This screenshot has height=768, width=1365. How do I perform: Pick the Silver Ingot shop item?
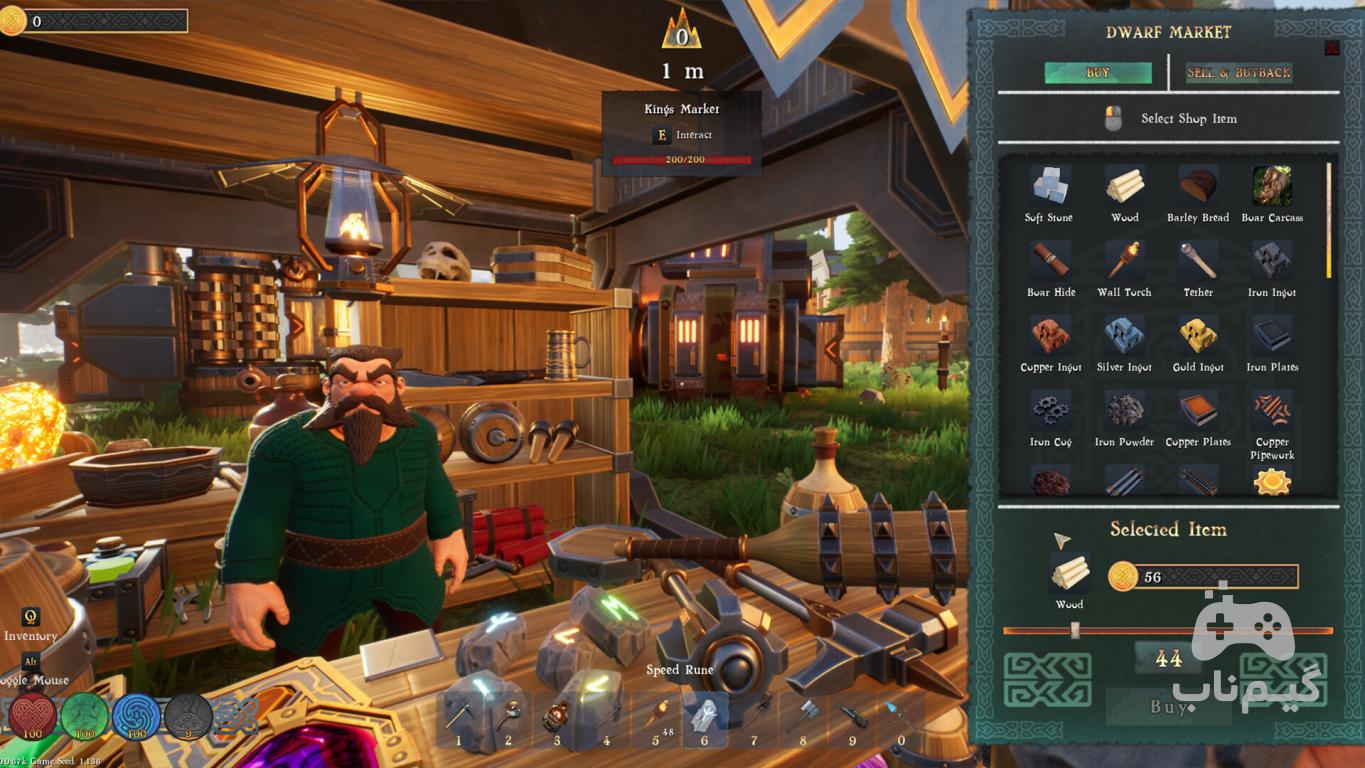(1124, 337)
